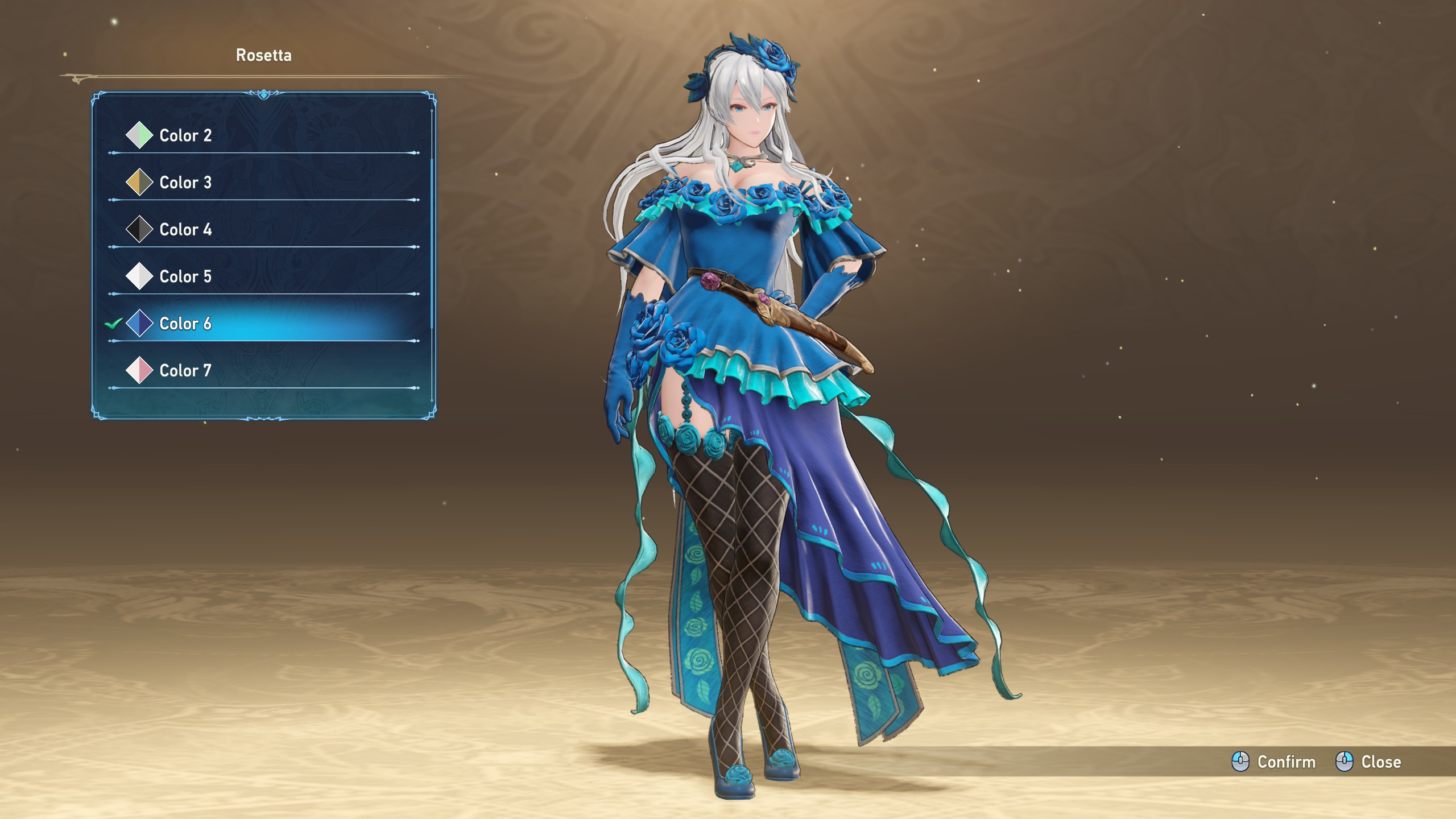Click the Confirm button

point(1274,762)
